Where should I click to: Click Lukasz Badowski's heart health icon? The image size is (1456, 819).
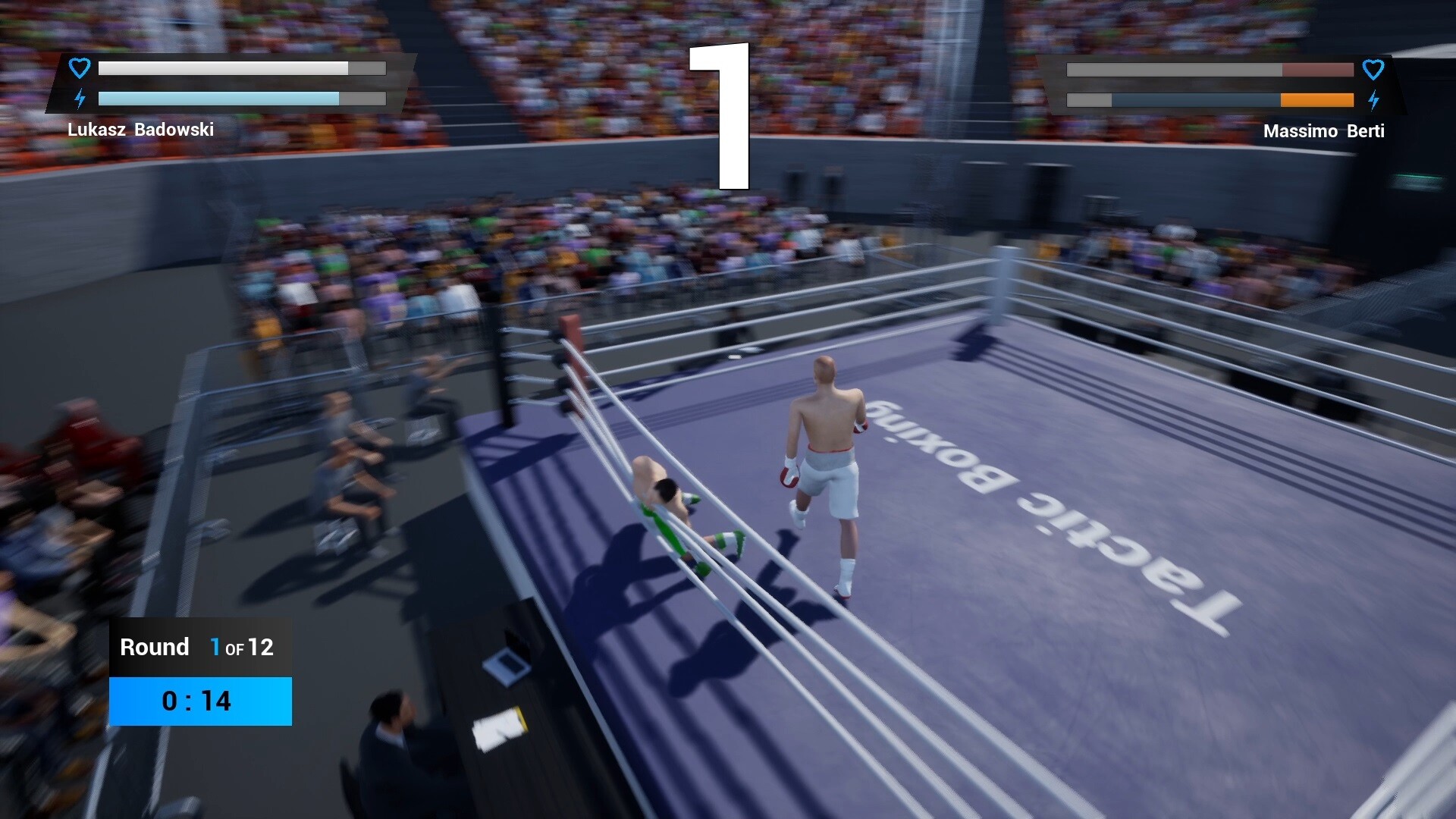pos(79,67)
